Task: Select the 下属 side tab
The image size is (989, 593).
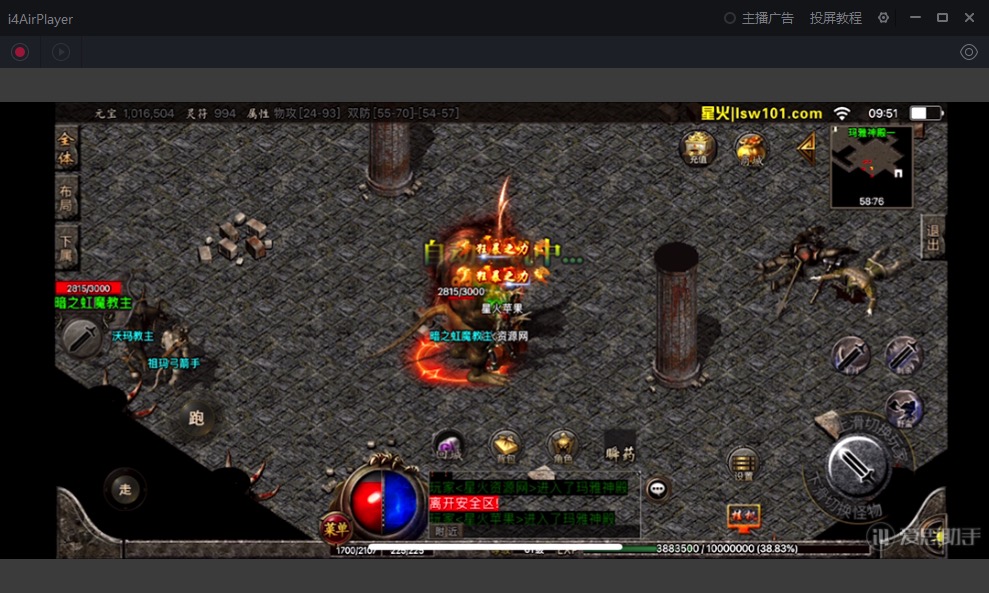Action: [66, 243]
